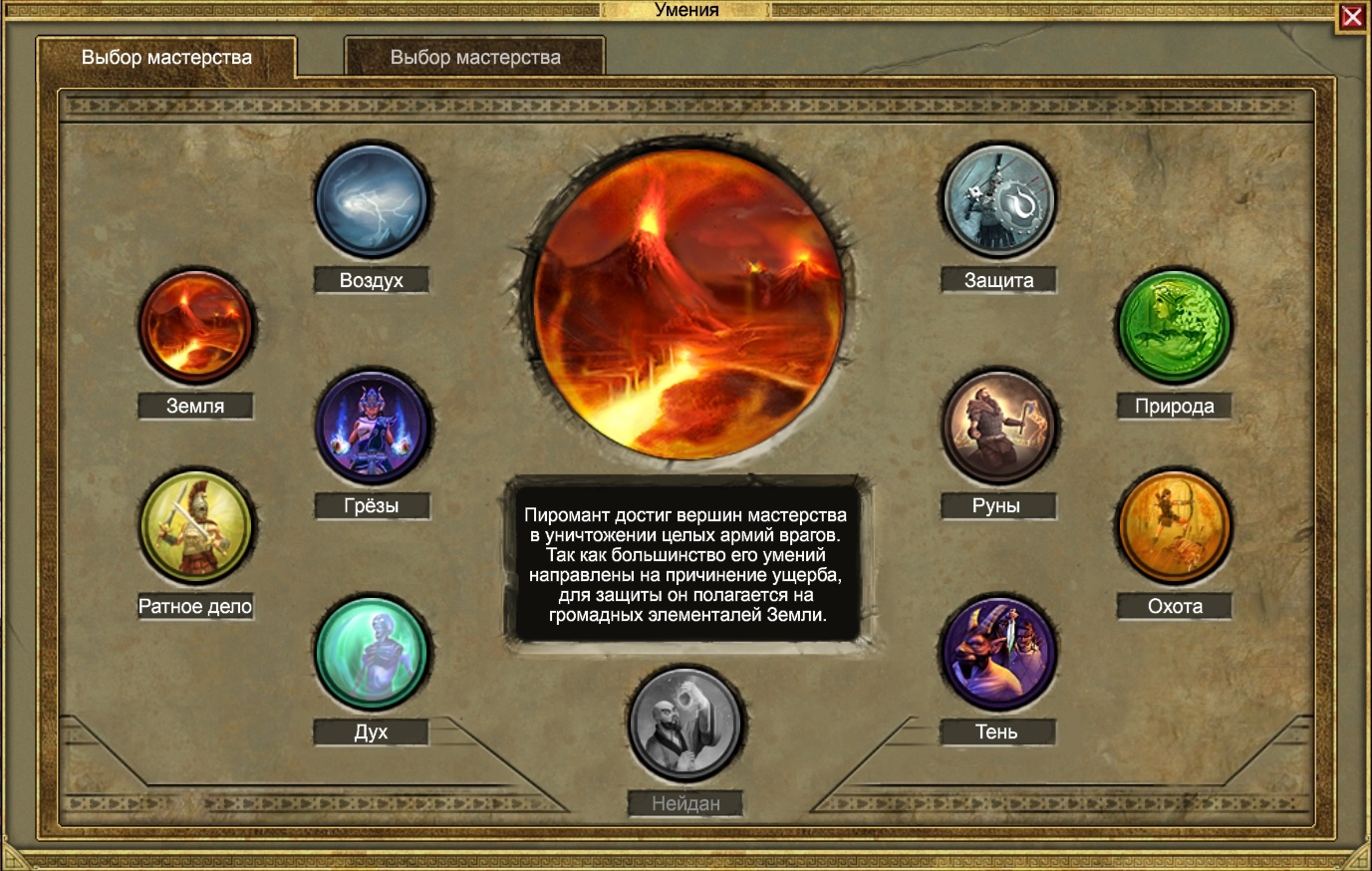Choose the Дух ghostly figure mastery icon
Image resolution: width=1372 pixels, height=871 pixels.
[372, 654]
